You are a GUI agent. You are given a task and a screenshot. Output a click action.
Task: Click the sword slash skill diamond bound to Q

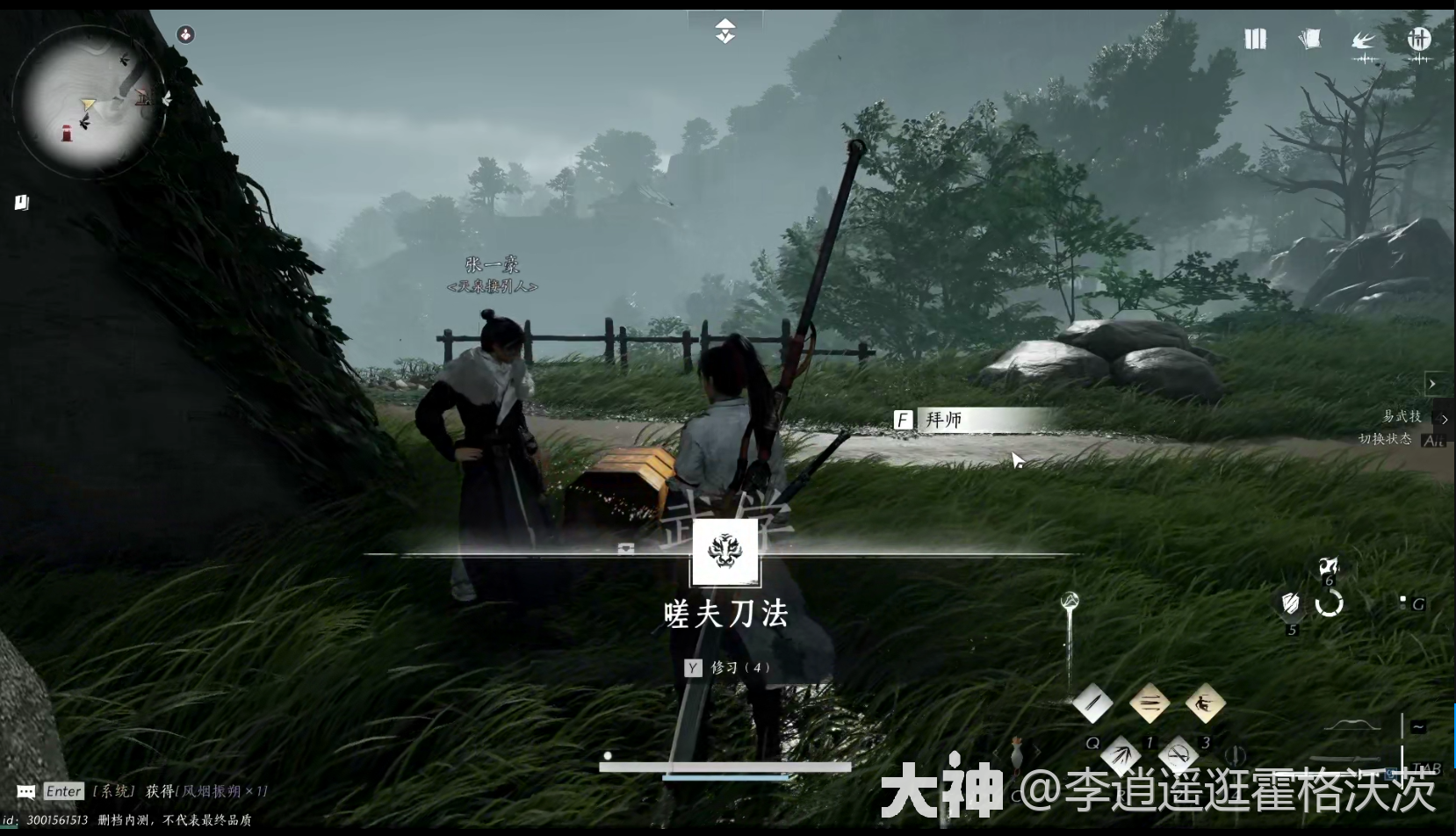click(x=1093, y=704)
